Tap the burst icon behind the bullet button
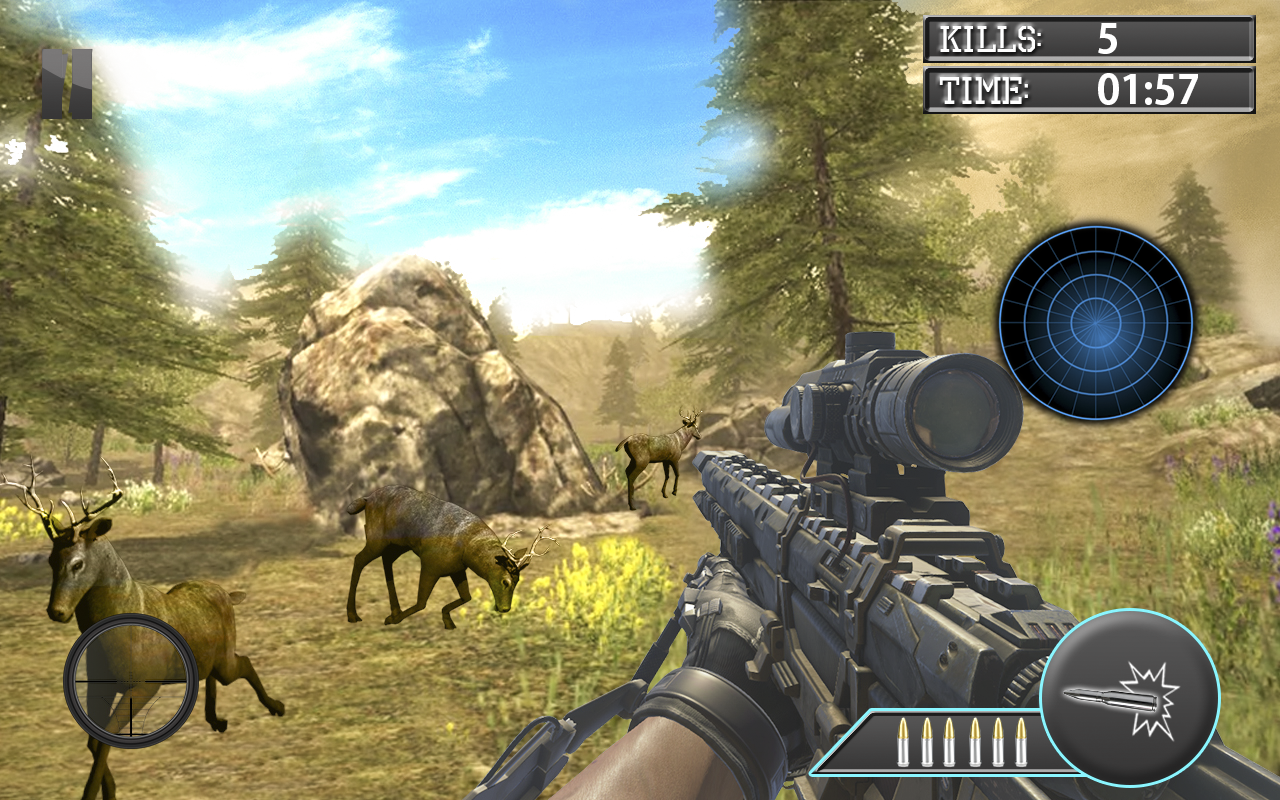Screen dimensions: 1280x800 [x=1150, y=700]
